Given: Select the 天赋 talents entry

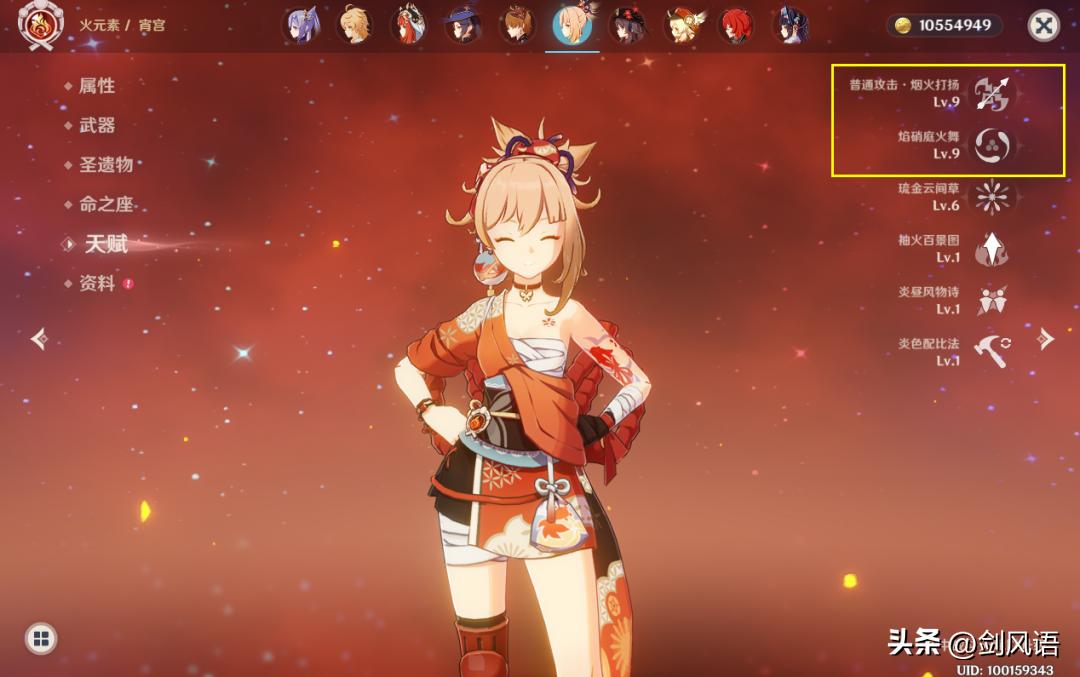Looking at the screenshot, I should click(105, 243).
